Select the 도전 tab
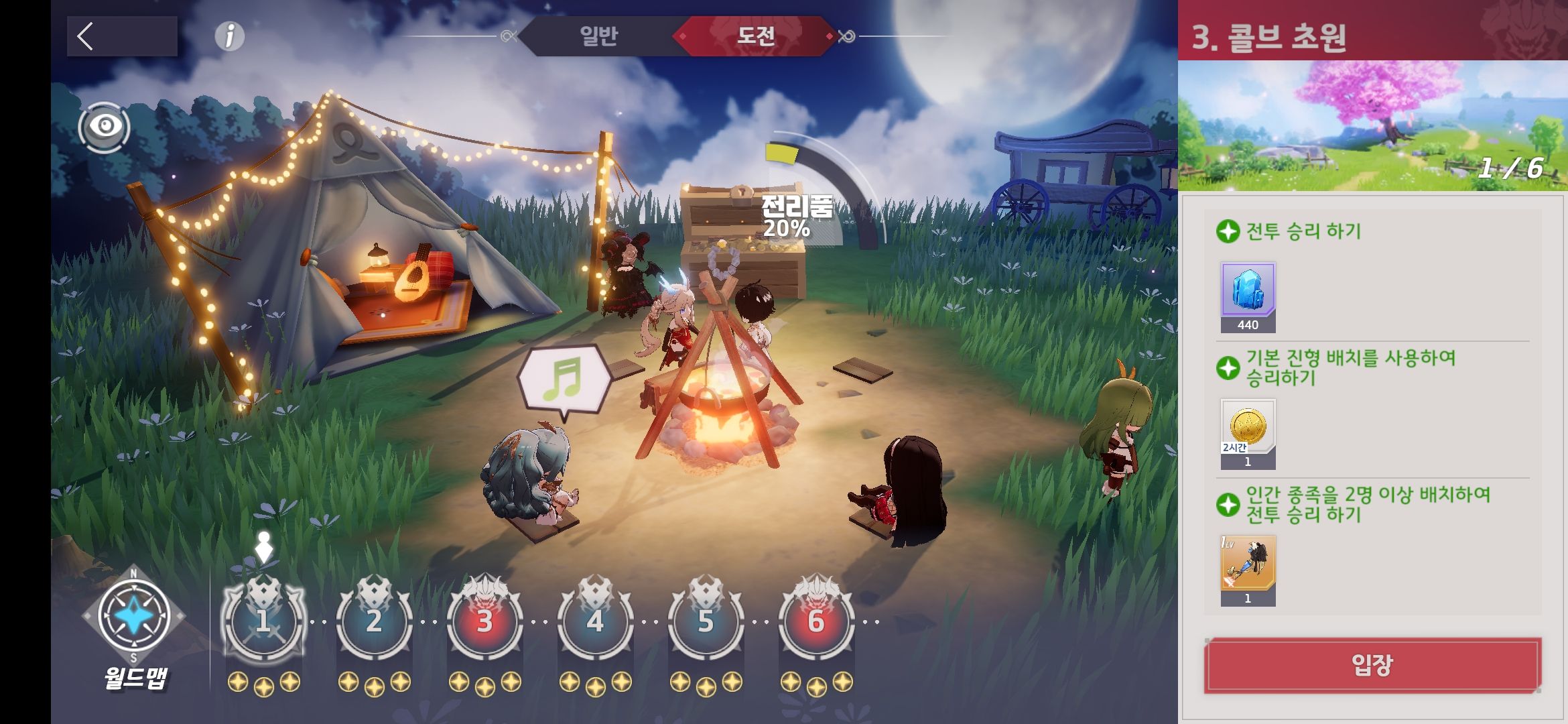This screenshot has width=1568, height=724. [756, 36]
